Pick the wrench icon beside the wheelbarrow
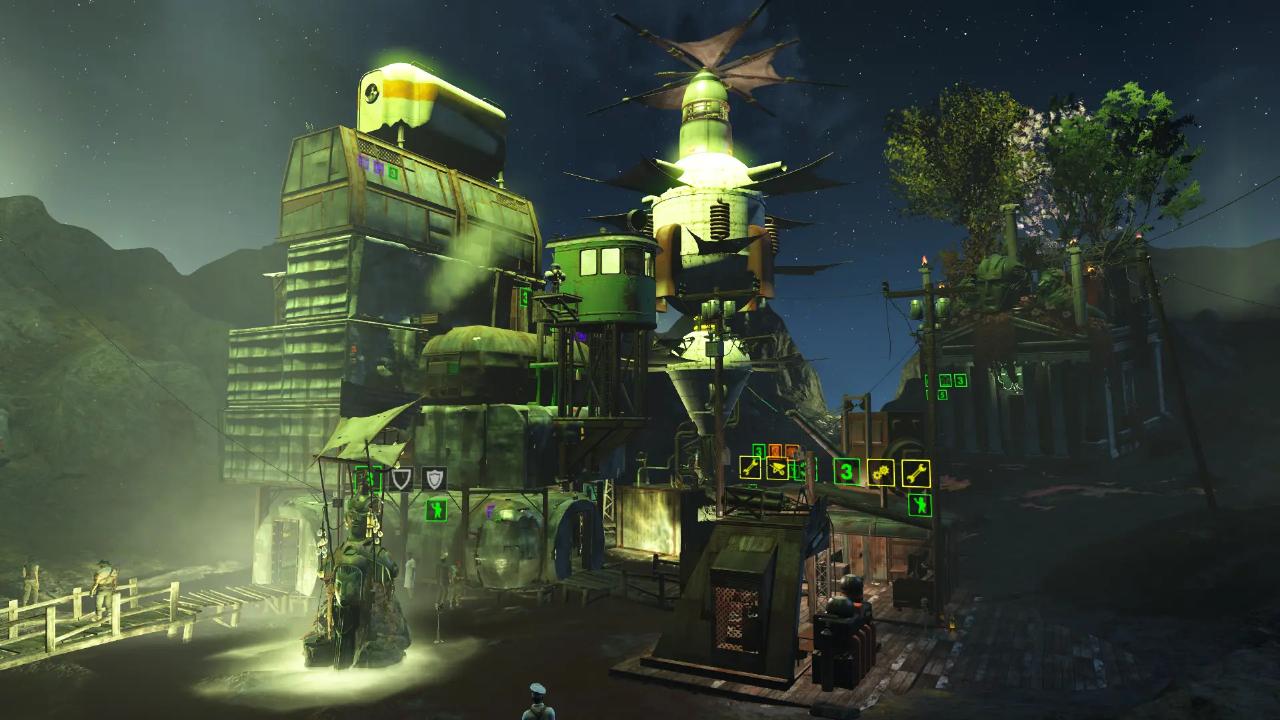Image resolution: width=1280 pixels, height=720 pixels. [750, 467]
